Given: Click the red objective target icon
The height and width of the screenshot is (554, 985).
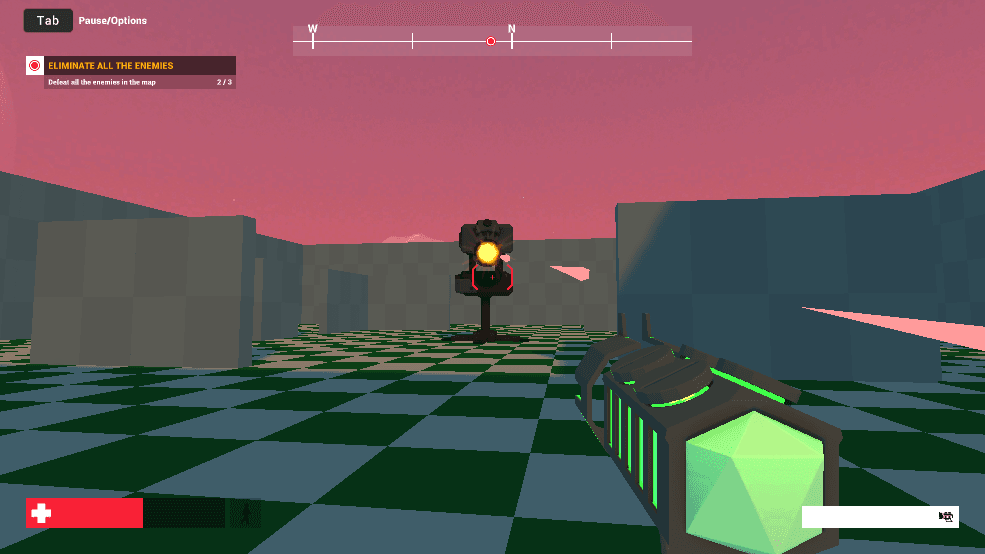Looking at the screenshot, I should click(34, 66).
